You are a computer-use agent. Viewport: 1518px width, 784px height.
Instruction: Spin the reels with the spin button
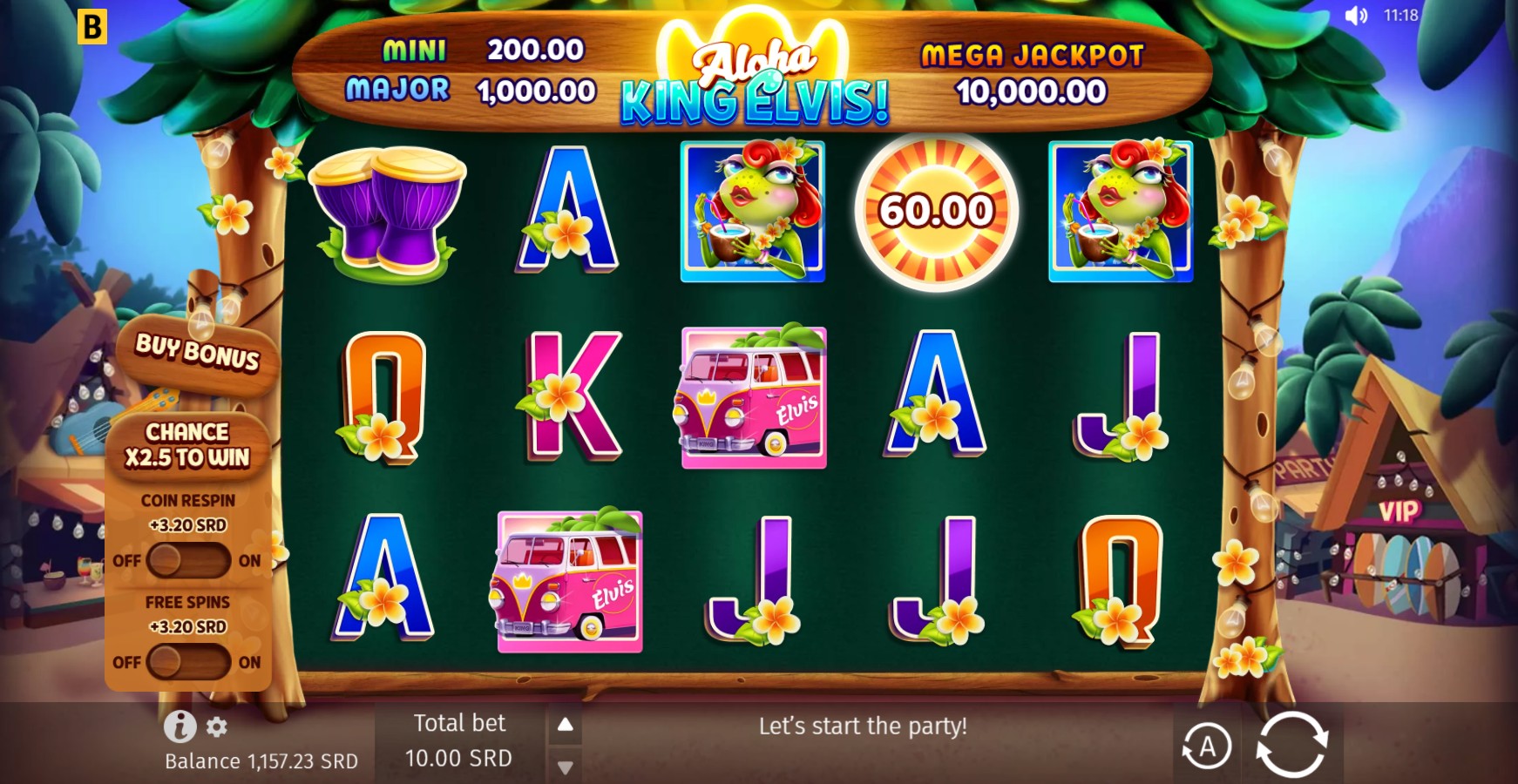click(x=1291, y=745)
